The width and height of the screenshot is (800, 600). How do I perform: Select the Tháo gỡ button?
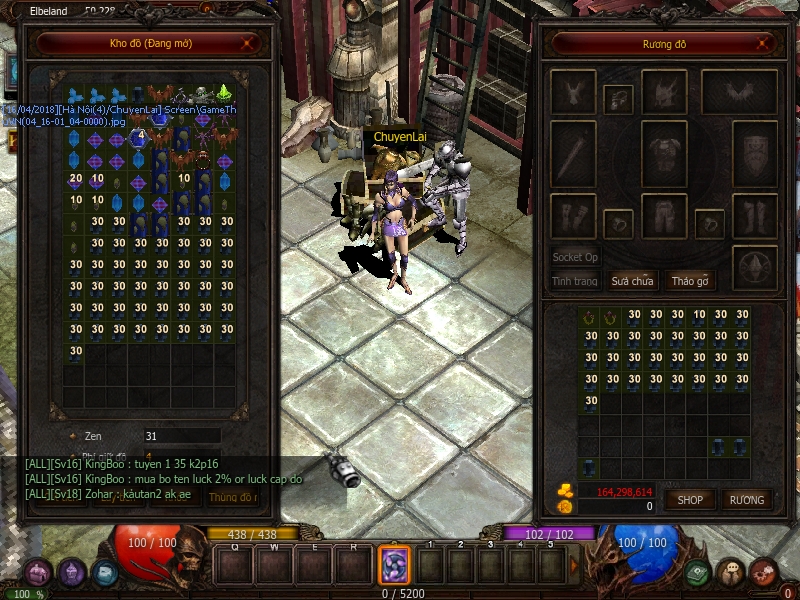[x=690, y=281]
